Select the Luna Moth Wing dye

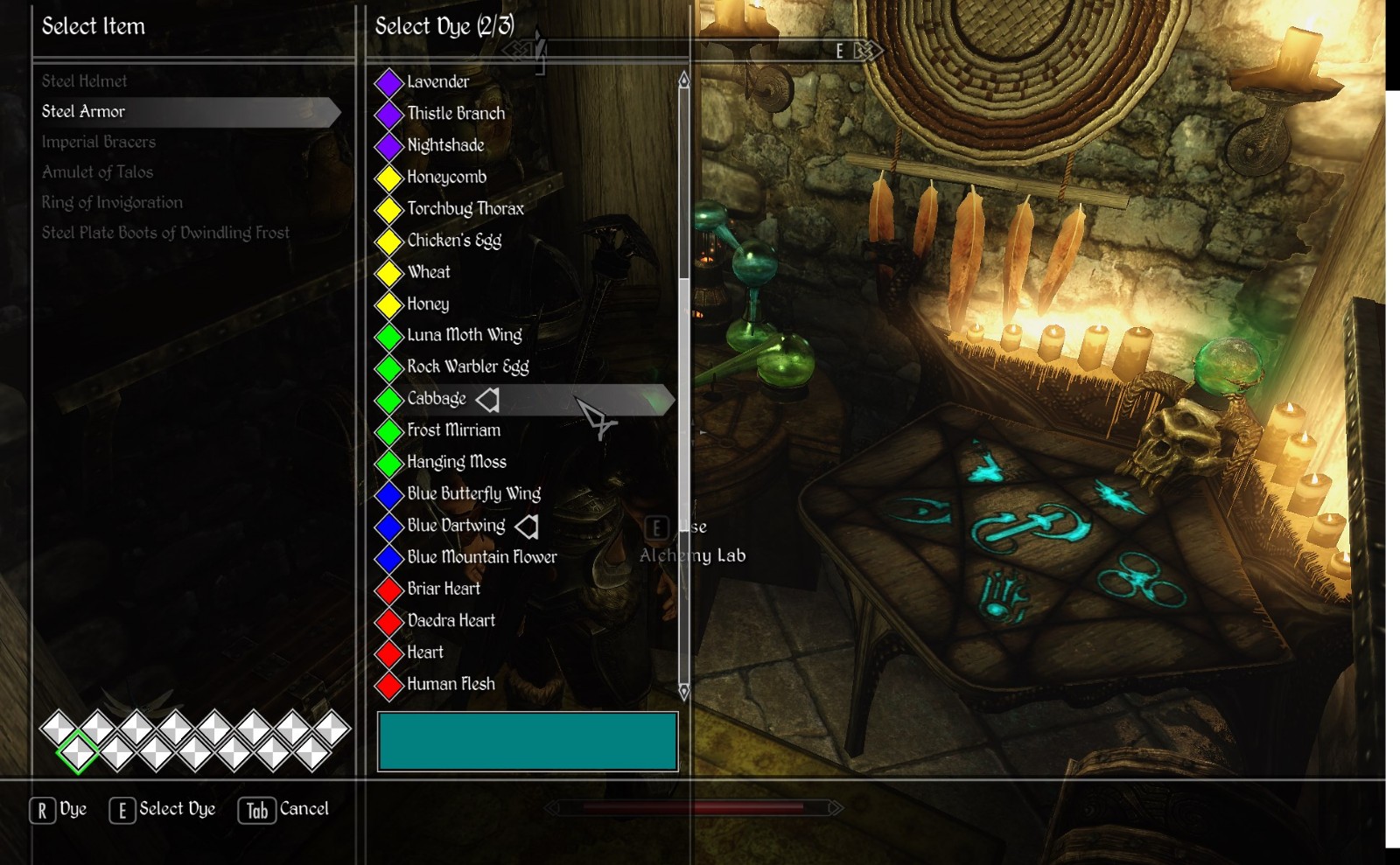(x=464, y=335)
